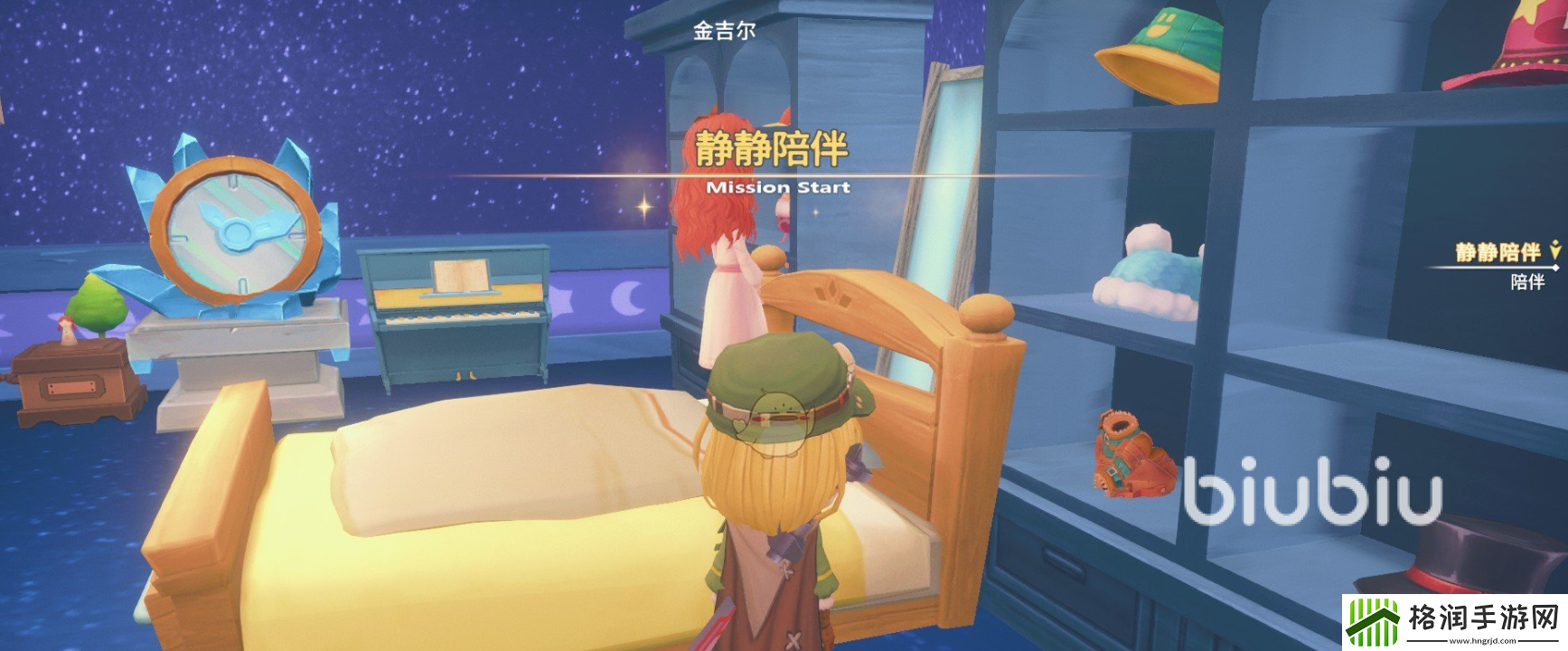Screen dimensions: 1568x651
Task: Click the 静静陪伴 mission title text
Action: point(773,148)
